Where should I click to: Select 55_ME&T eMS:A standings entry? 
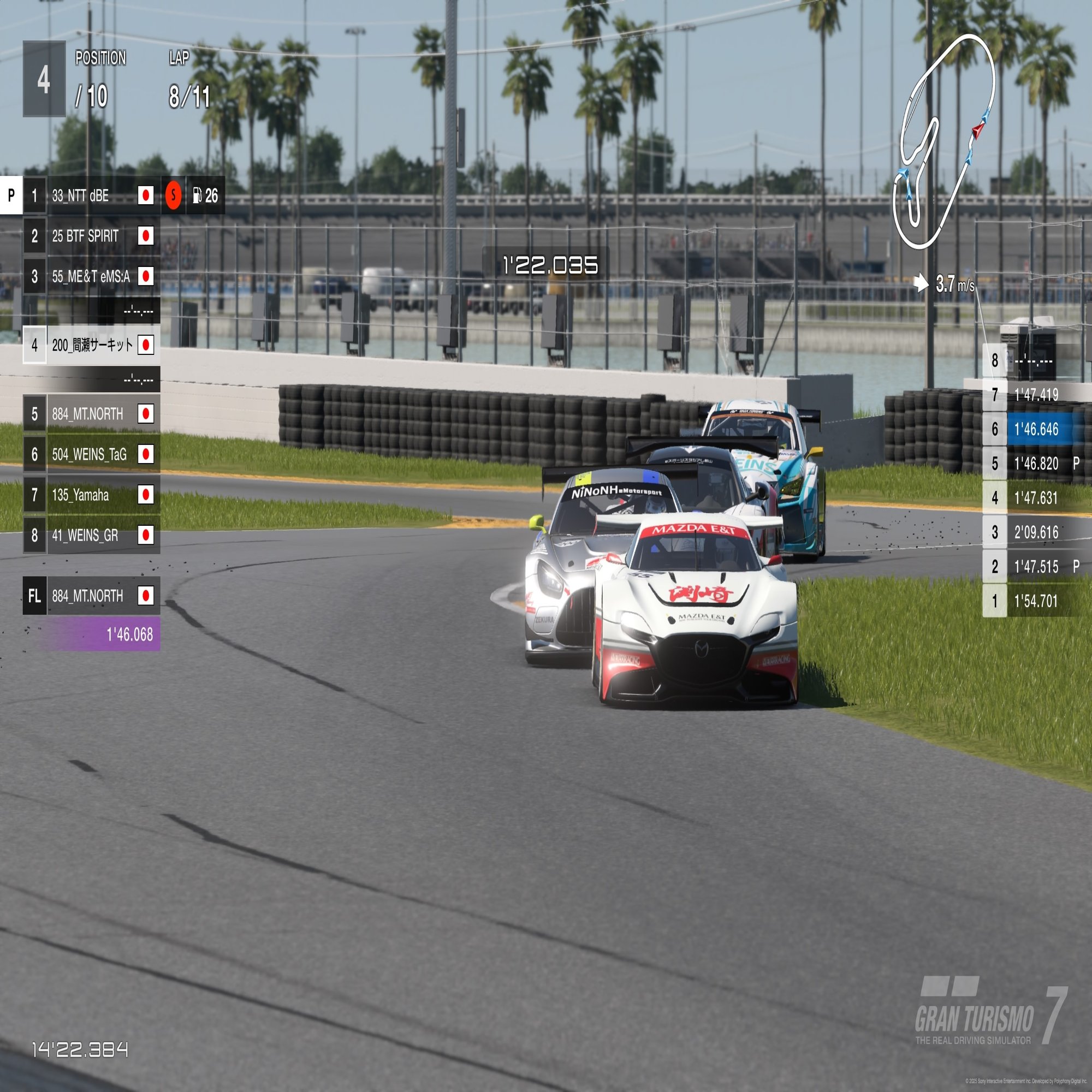coord(91,276)
